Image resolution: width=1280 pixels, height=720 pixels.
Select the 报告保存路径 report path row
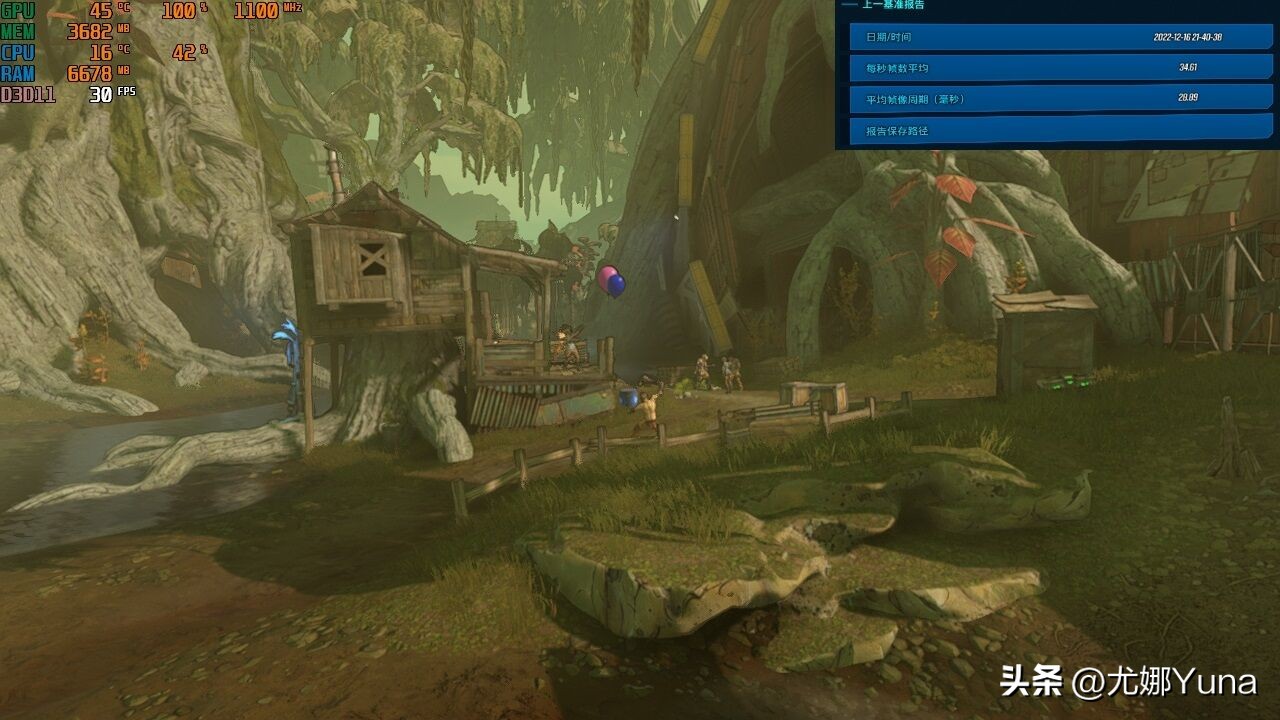pos(1060,130)
